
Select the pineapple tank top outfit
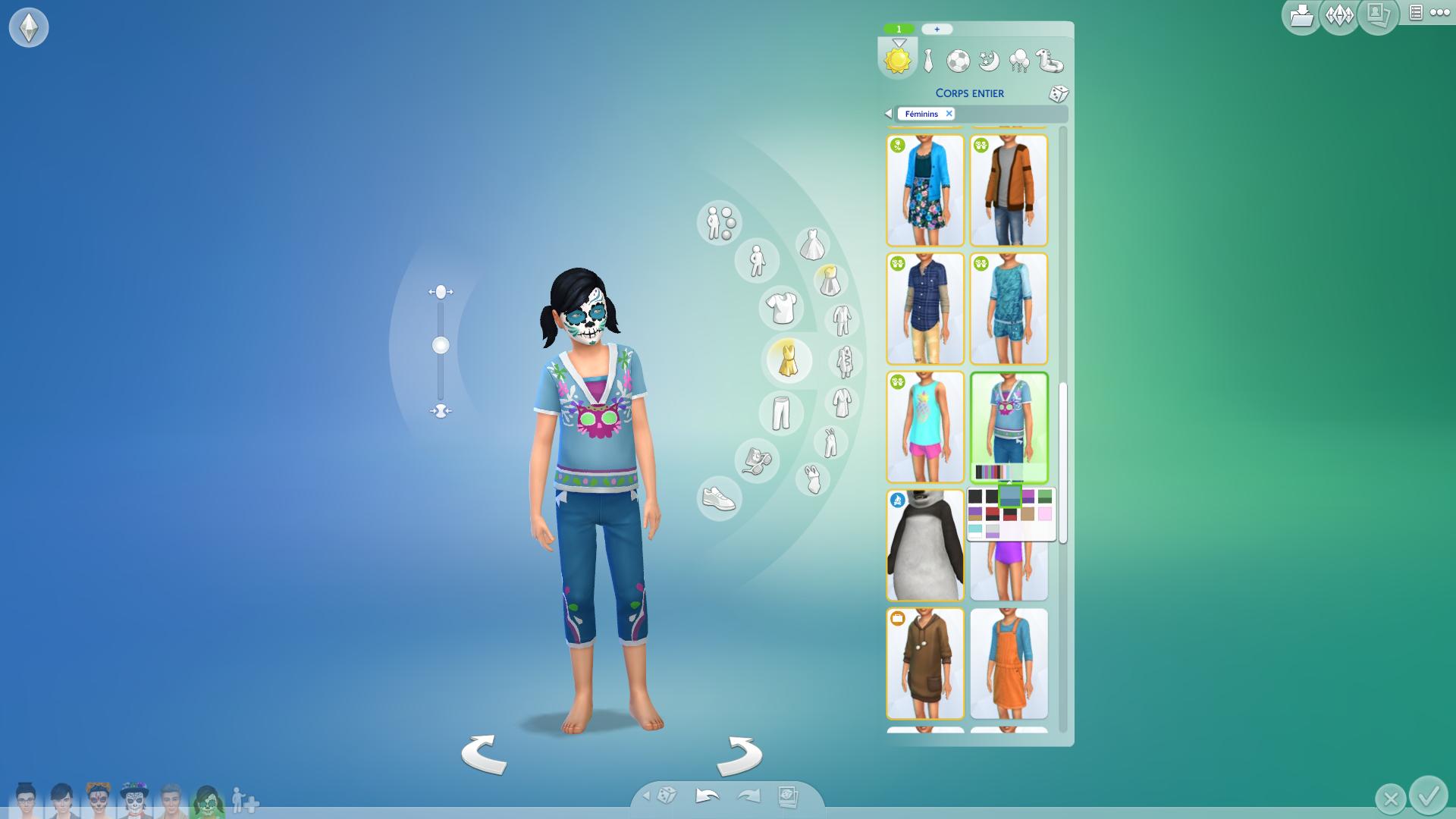click(924, 427)
